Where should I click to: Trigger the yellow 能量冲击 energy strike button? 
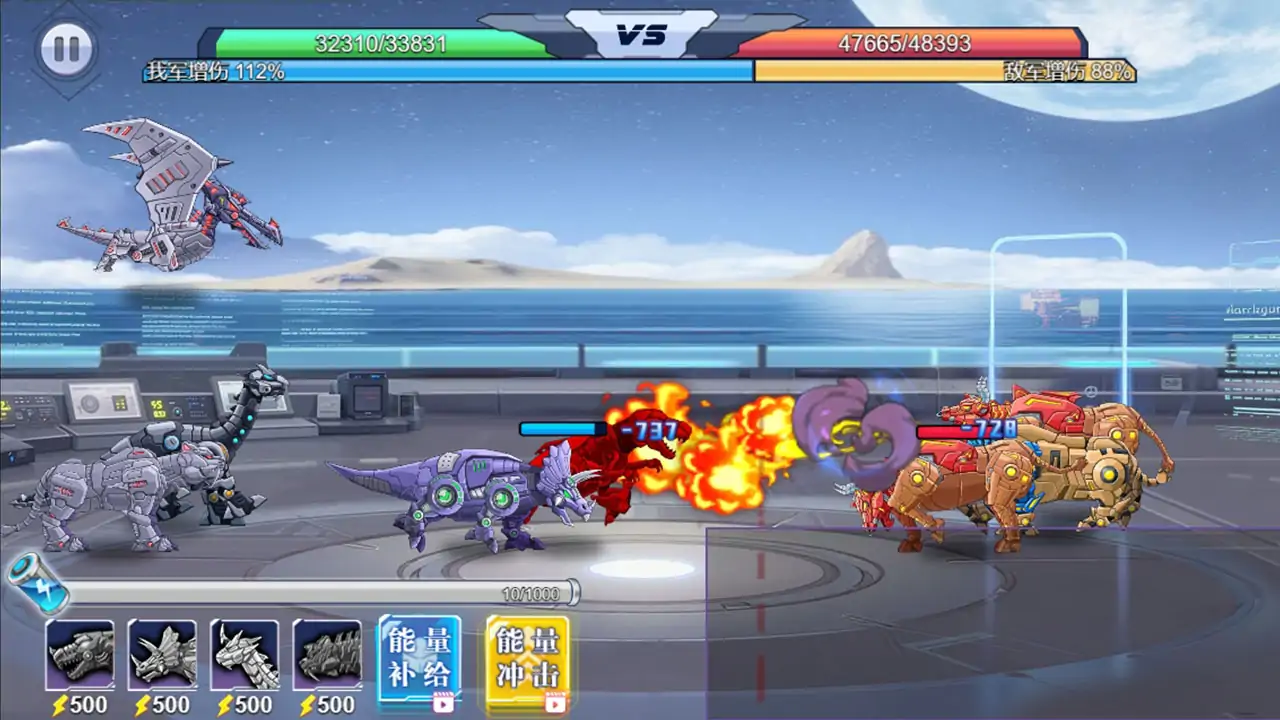528,658
